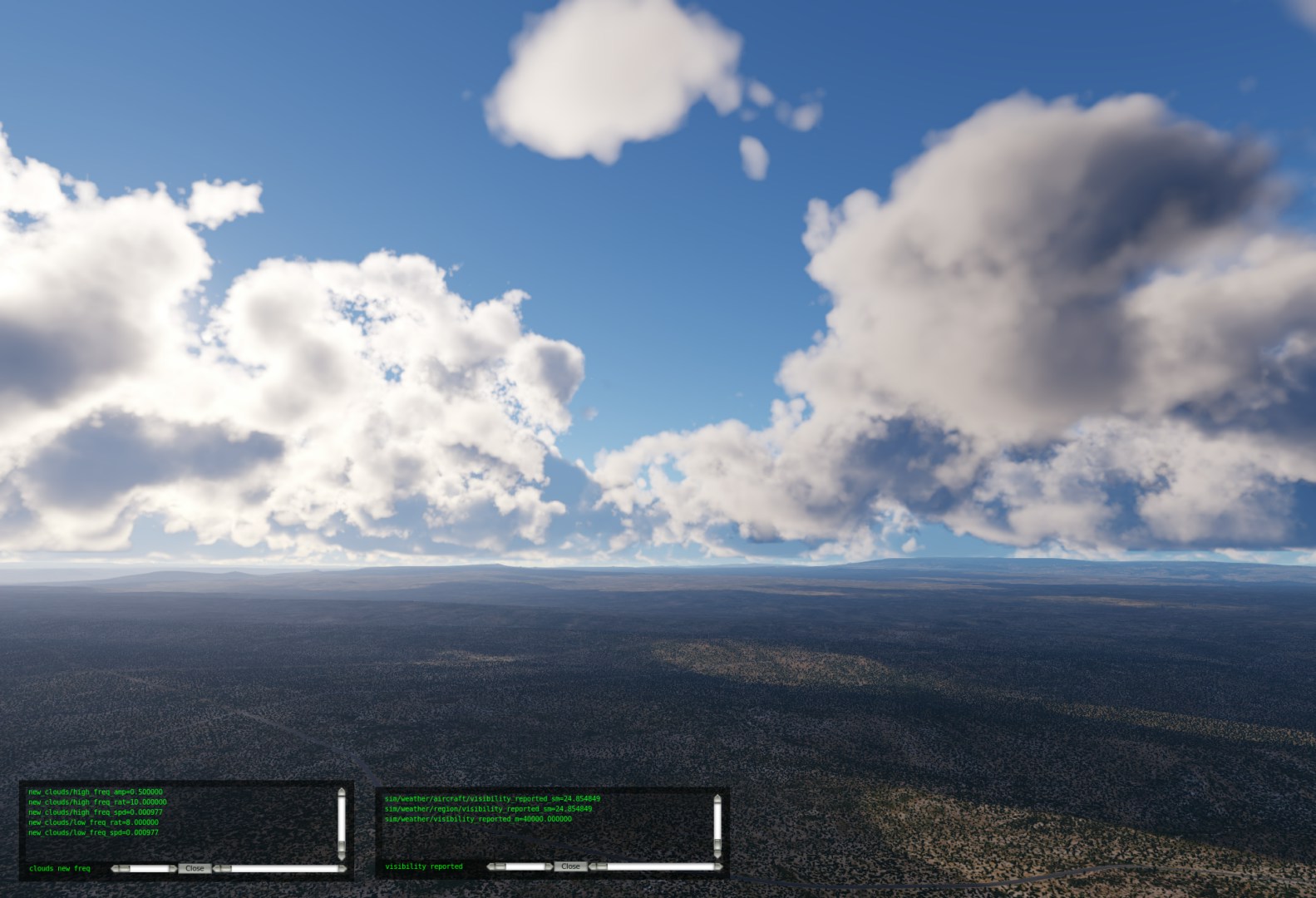Click the vertical scrollbar in the clouds window
1316x898 pixels.
[341, 823]
